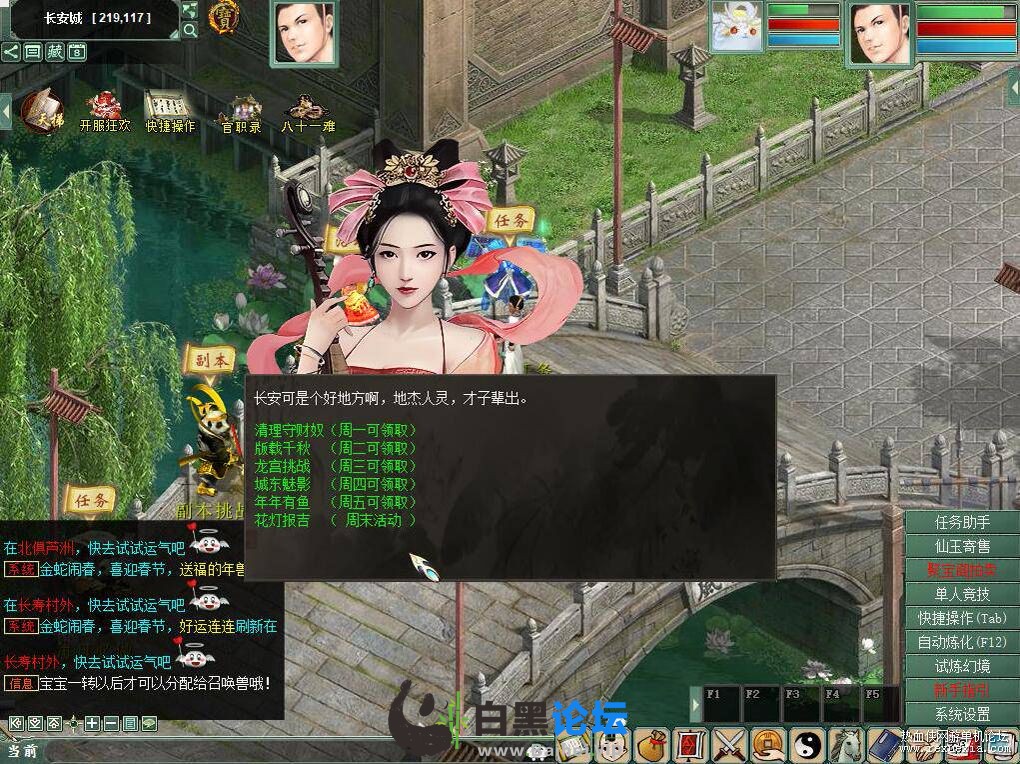Click the 天梯 ladder icon

tap(41, 108)
